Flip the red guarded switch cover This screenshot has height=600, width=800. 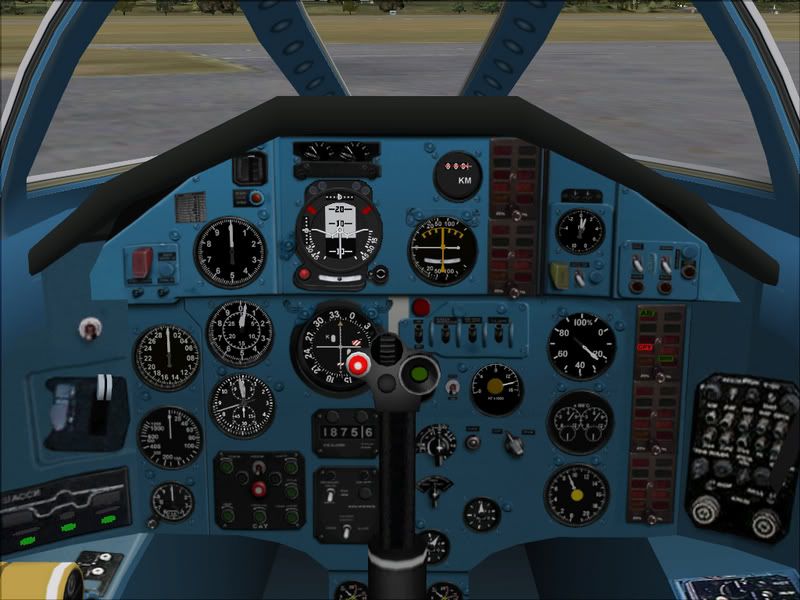(141, 263)
